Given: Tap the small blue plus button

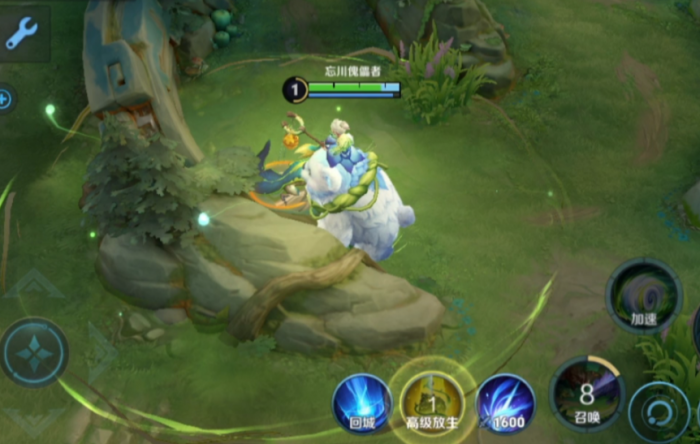Looking at the screenshot, I should (5, 99).
